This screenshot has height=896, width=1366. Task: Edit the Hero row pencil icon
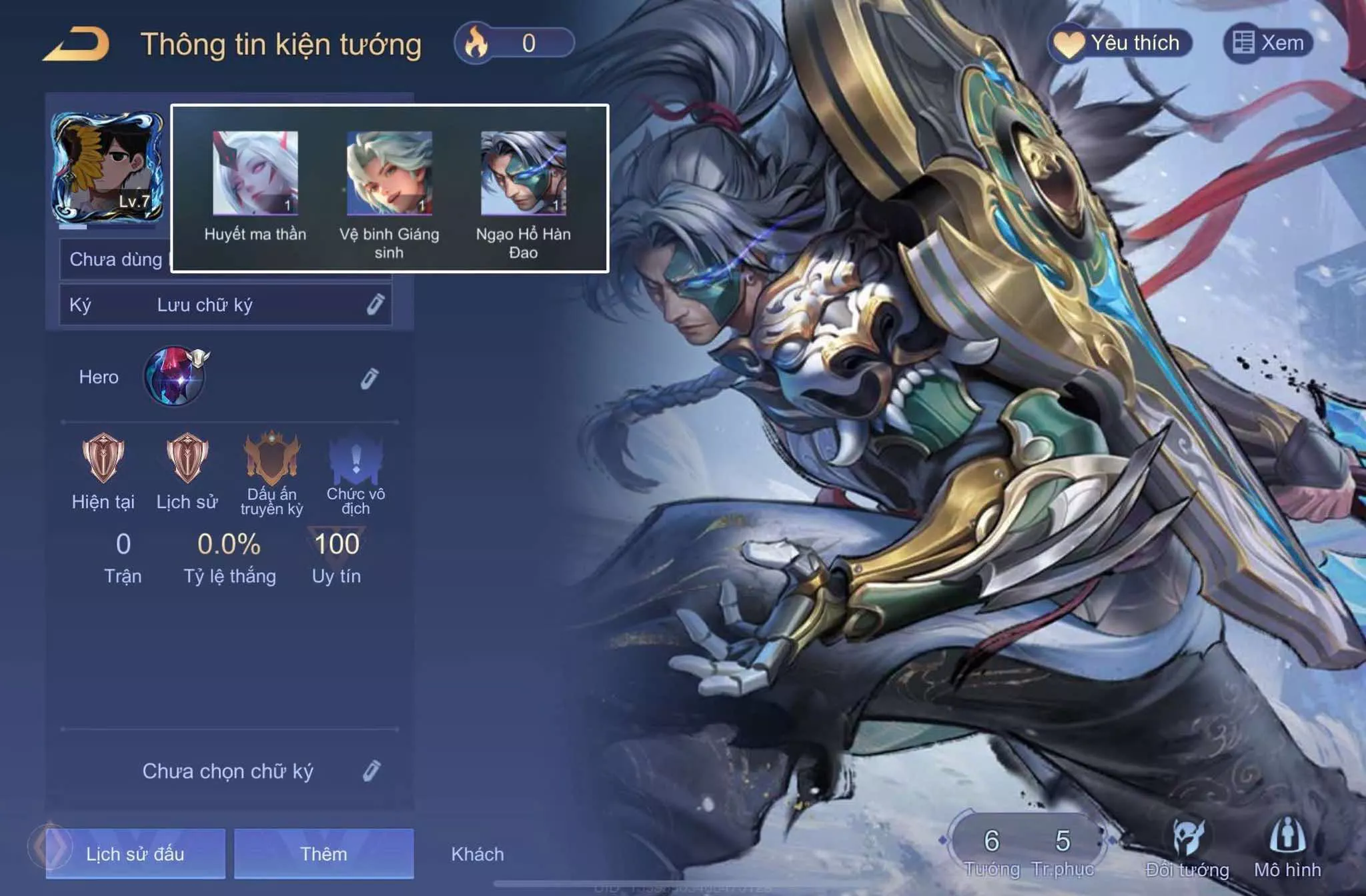(370, 378)
